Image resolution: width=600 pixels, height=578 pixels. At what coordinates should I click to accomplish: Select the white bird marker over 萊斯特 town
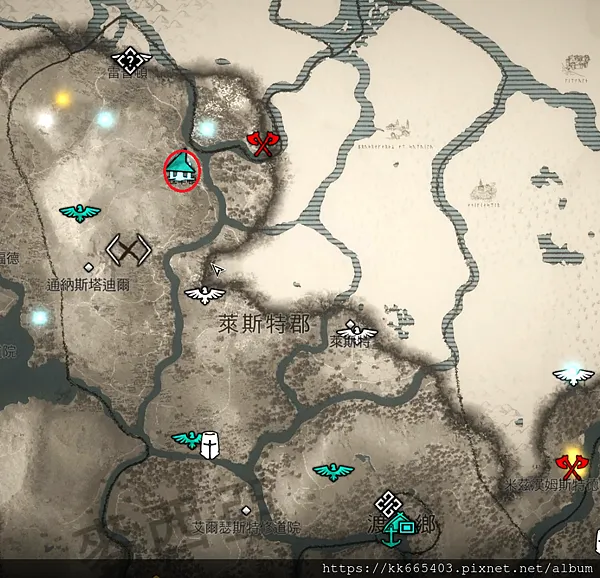(354, 328)
